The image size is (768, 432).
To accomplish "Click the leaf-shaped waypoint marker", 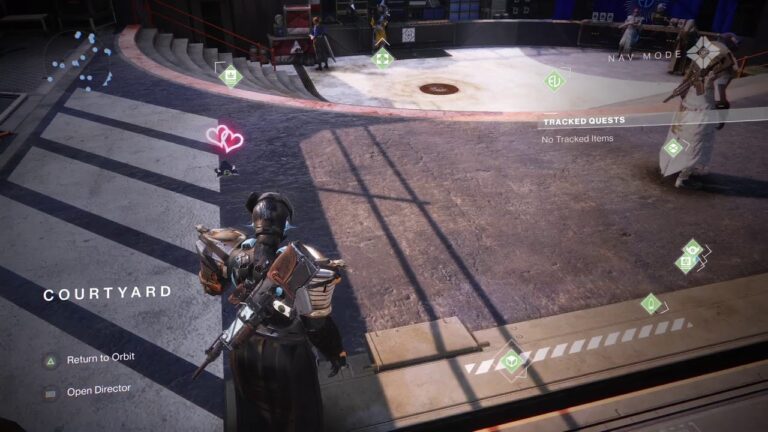I will click(x=651, y=302).
